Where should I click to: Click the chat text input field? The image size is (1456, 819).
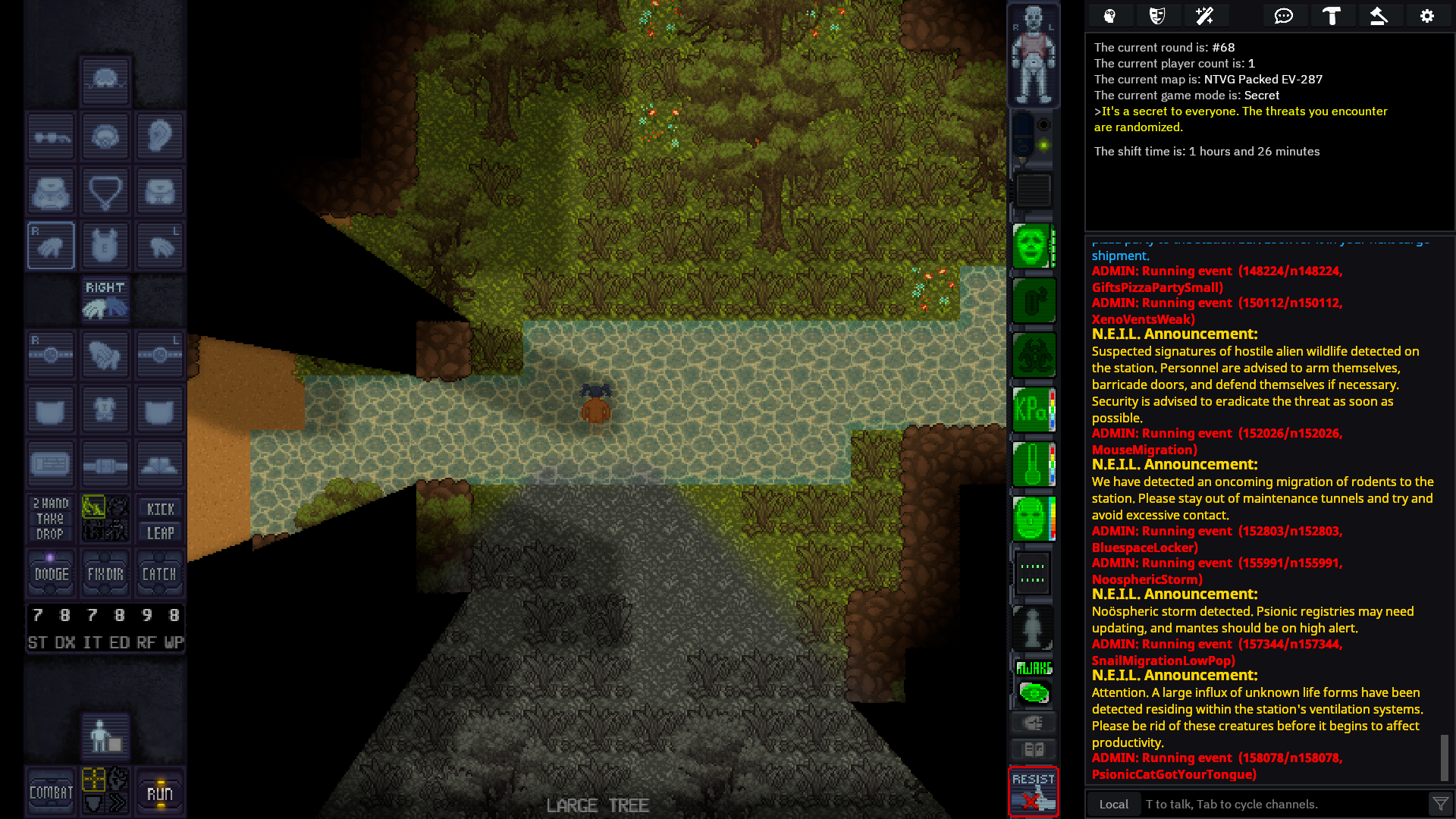[x=1282, y=804]
